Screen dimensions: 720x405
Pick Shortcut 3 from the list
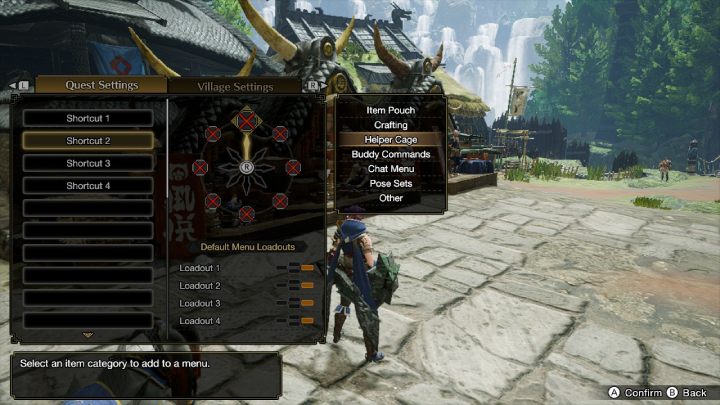tap(88, 163)
